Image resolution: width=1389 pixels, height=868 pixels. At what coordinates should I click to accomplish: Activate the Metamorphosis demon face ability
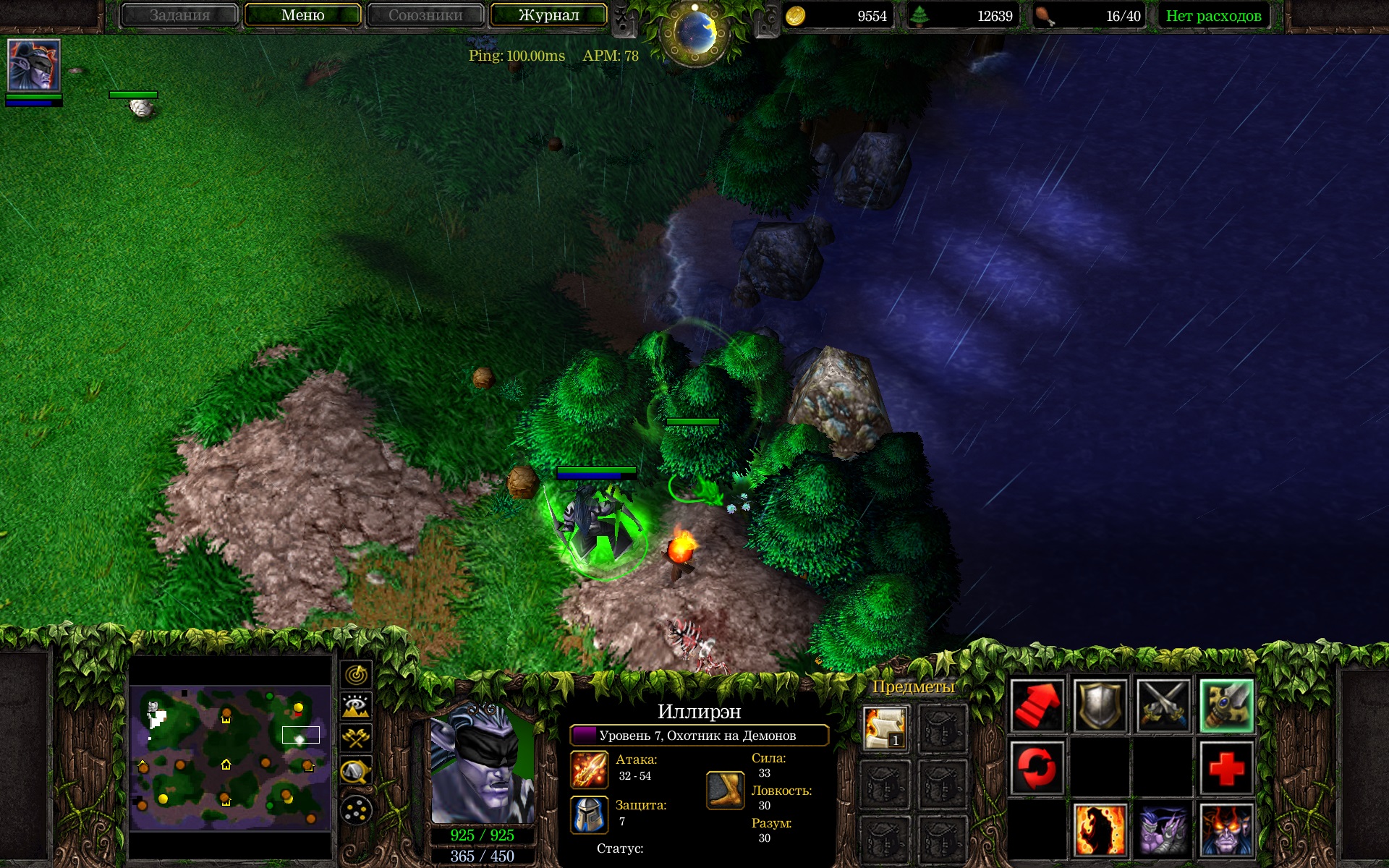pos(1226,830)
